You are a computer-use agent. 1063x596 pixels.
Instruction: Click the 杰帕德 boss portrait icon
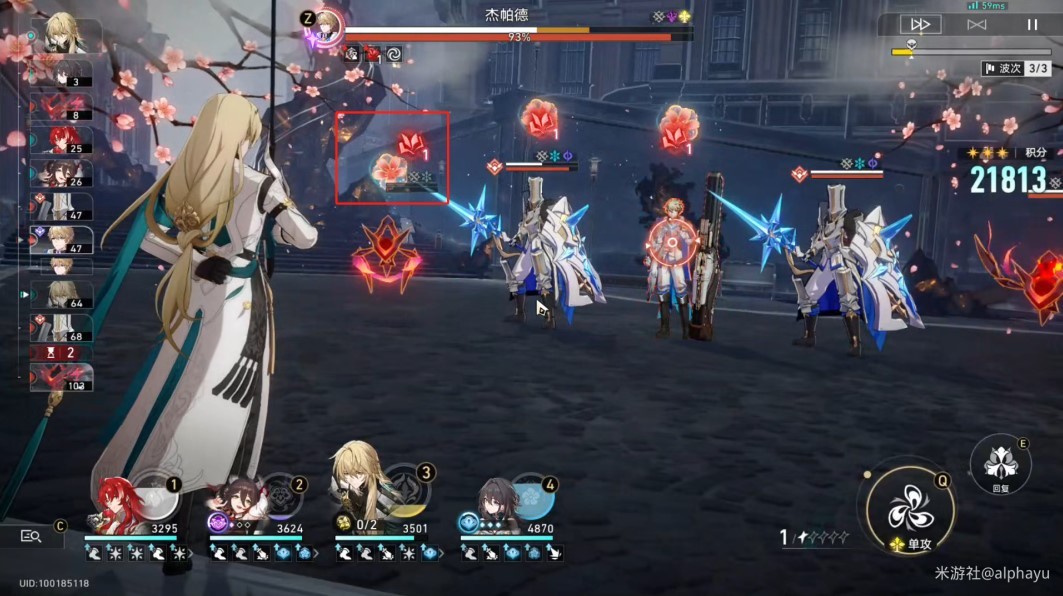(327, 26)
